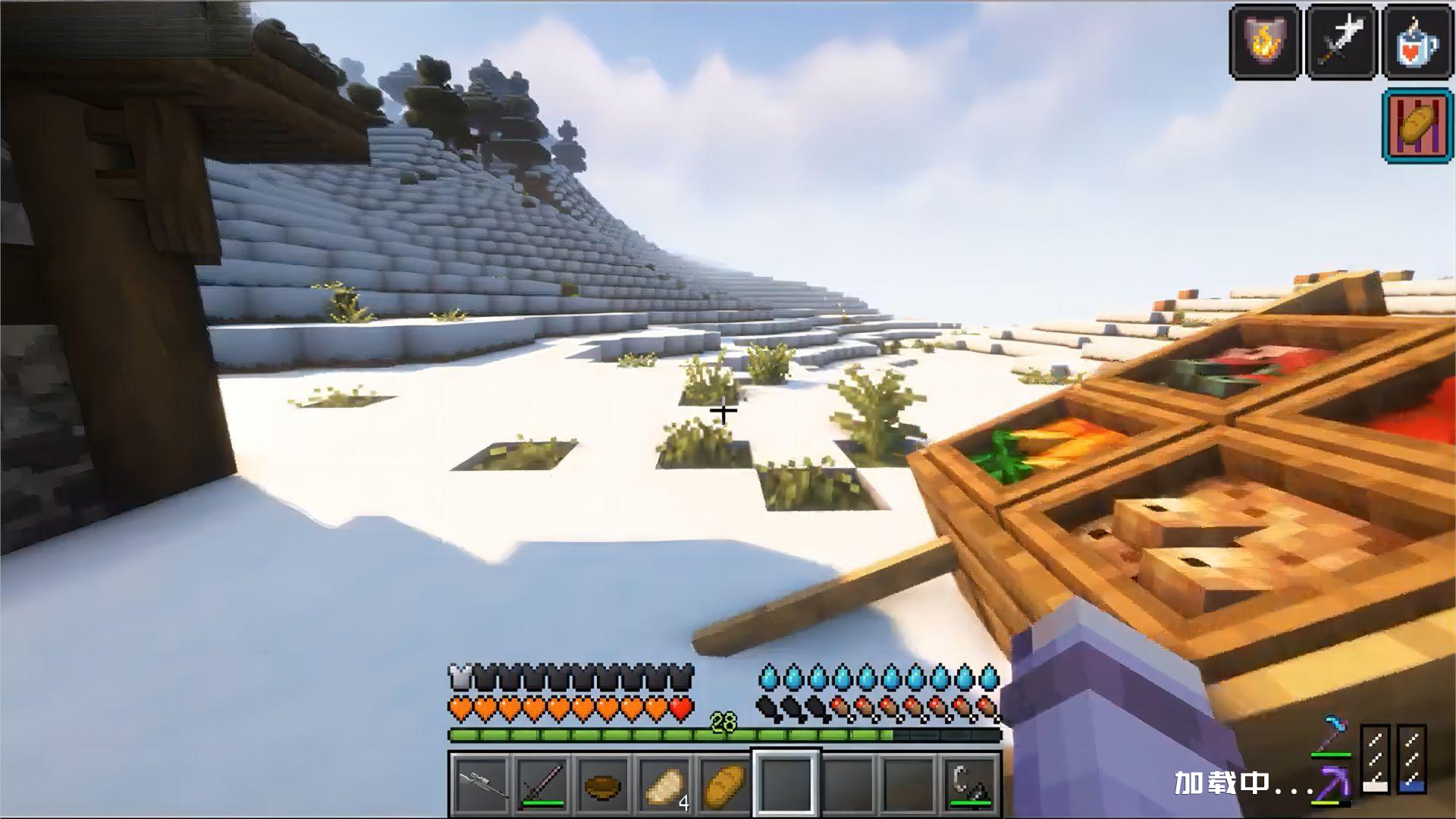This screenshot has width=1456, height=819.
Task: Click the bread effect icon with blue border
Action: [1417, 125]
